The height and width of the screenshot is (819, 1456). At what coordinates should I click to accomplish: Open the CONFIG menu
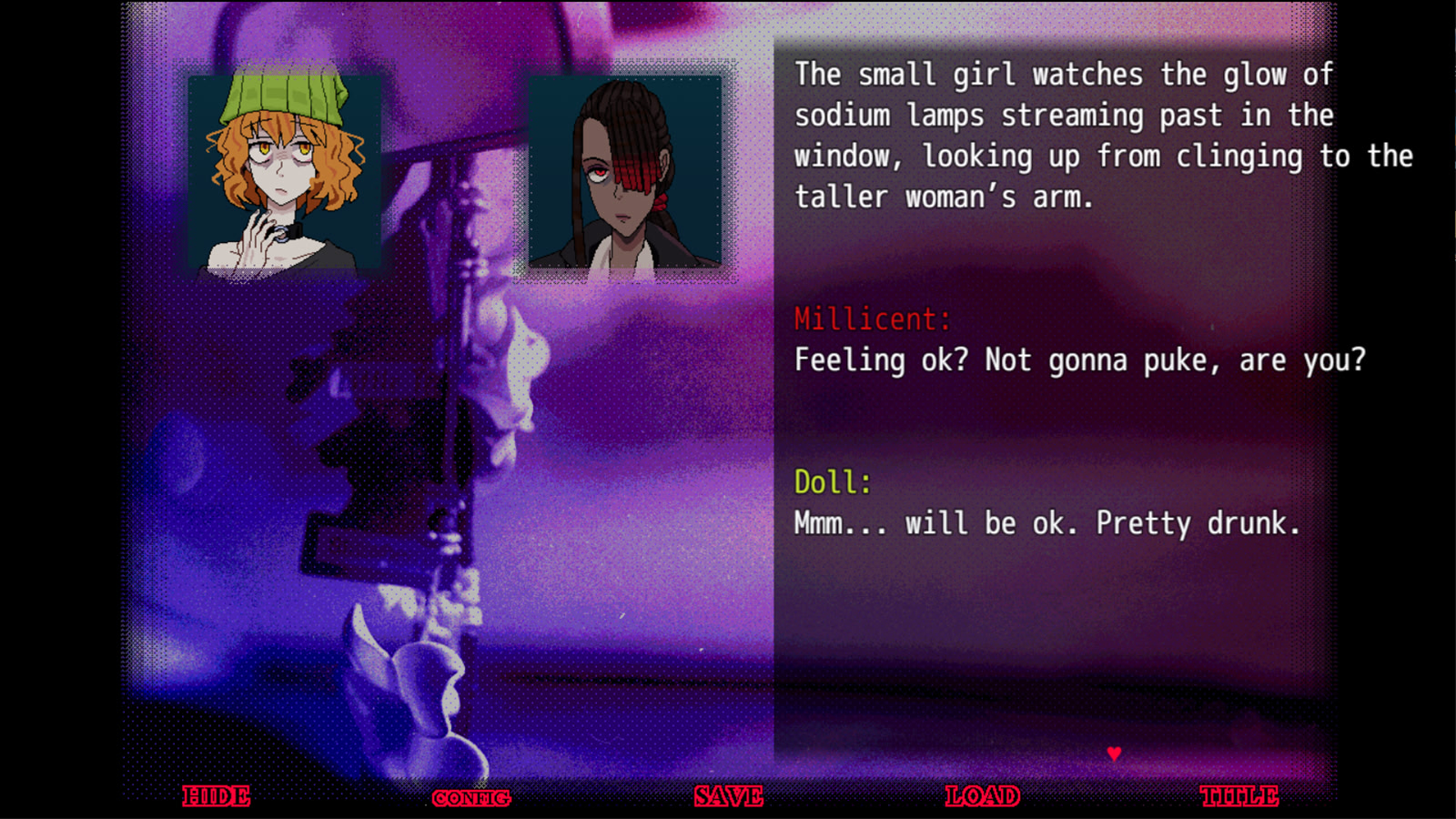(x=471, y=796)
